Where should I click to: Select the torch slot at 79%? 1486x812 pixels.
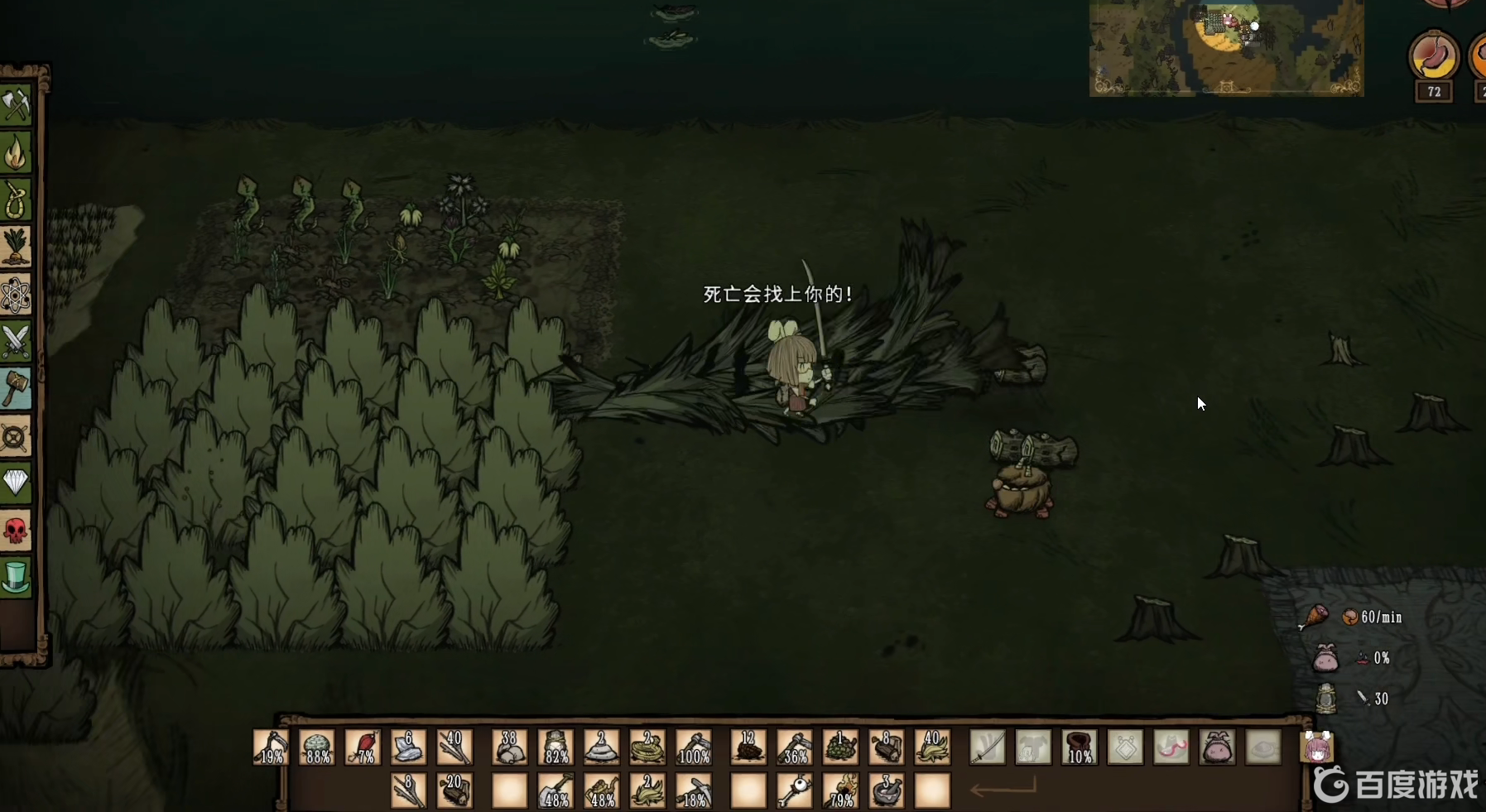[840, 791]
